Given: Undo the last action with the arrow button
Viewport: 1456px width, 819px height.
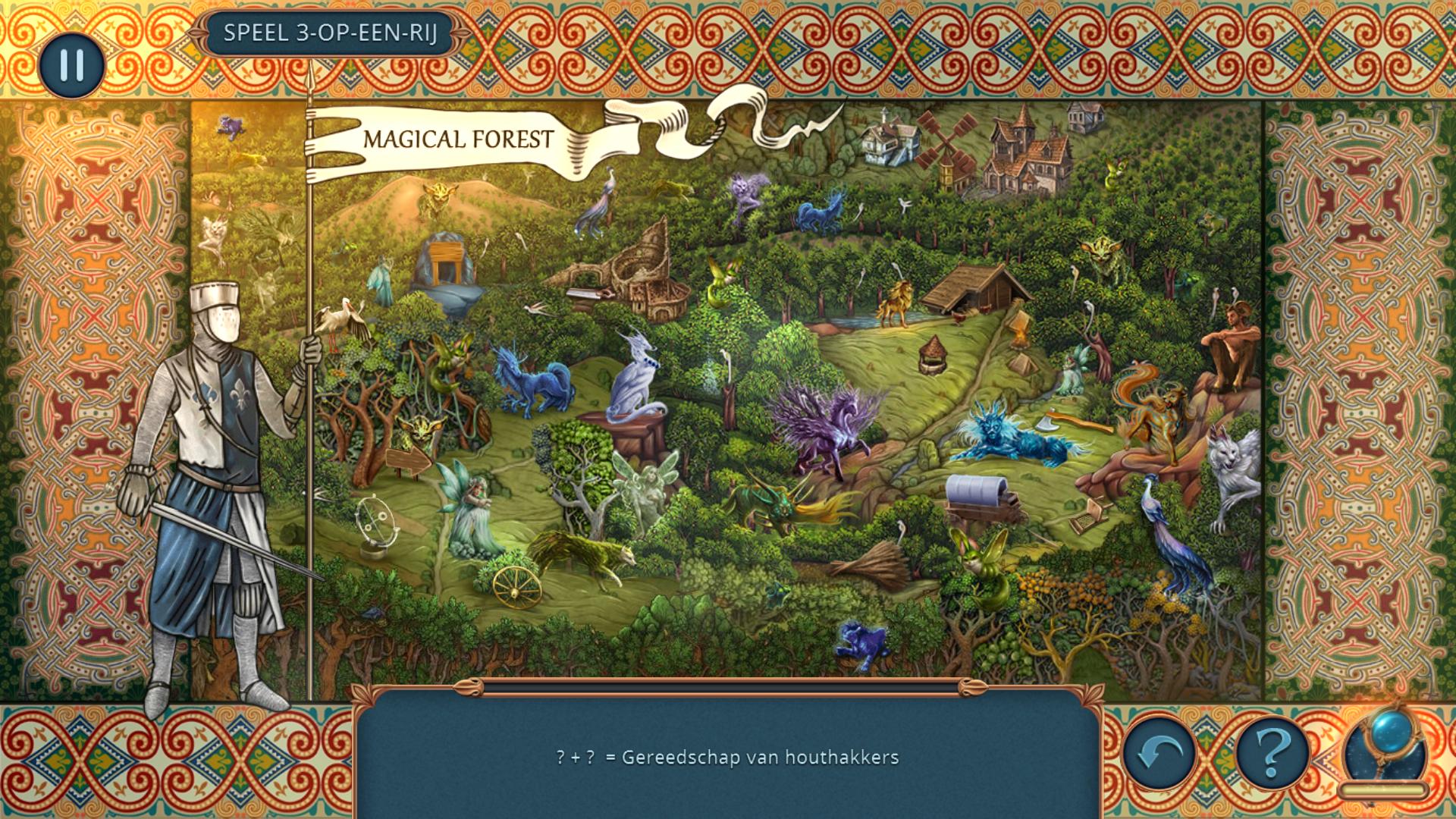Looking at the screenshot, I should point(1159,754).
